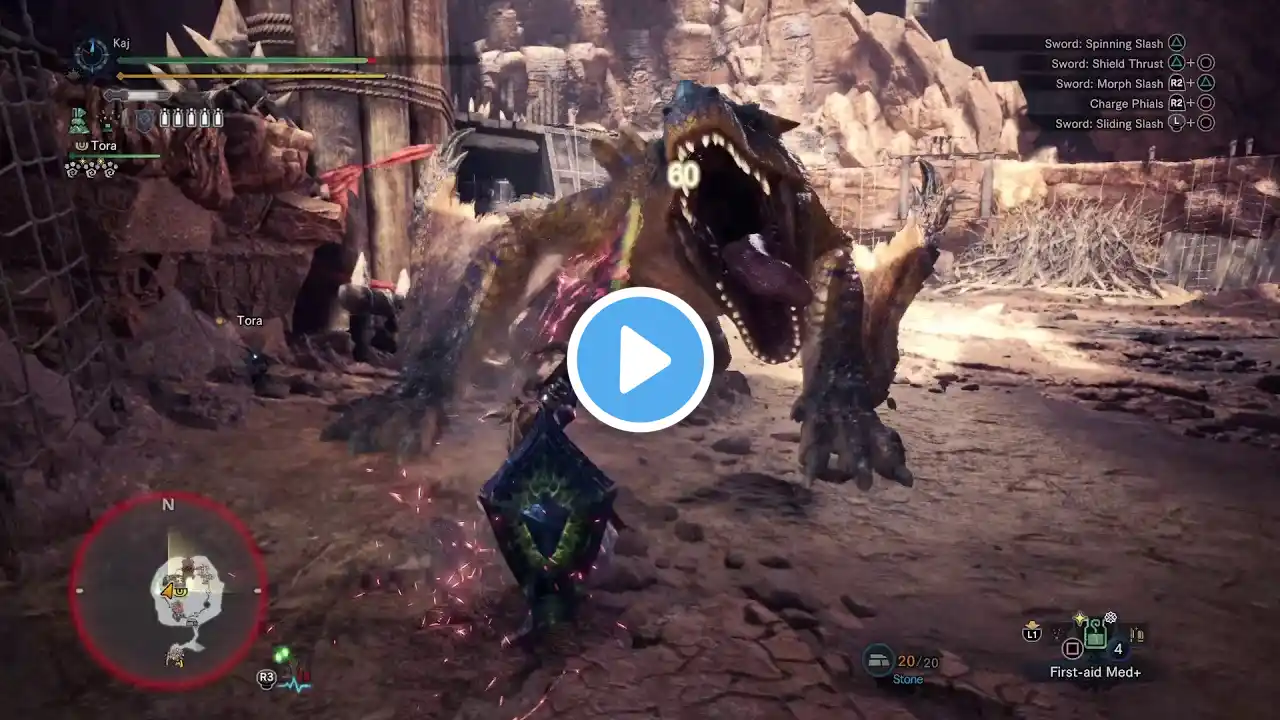Select the Stone slinger ammo icon

[x=878, y=658]
